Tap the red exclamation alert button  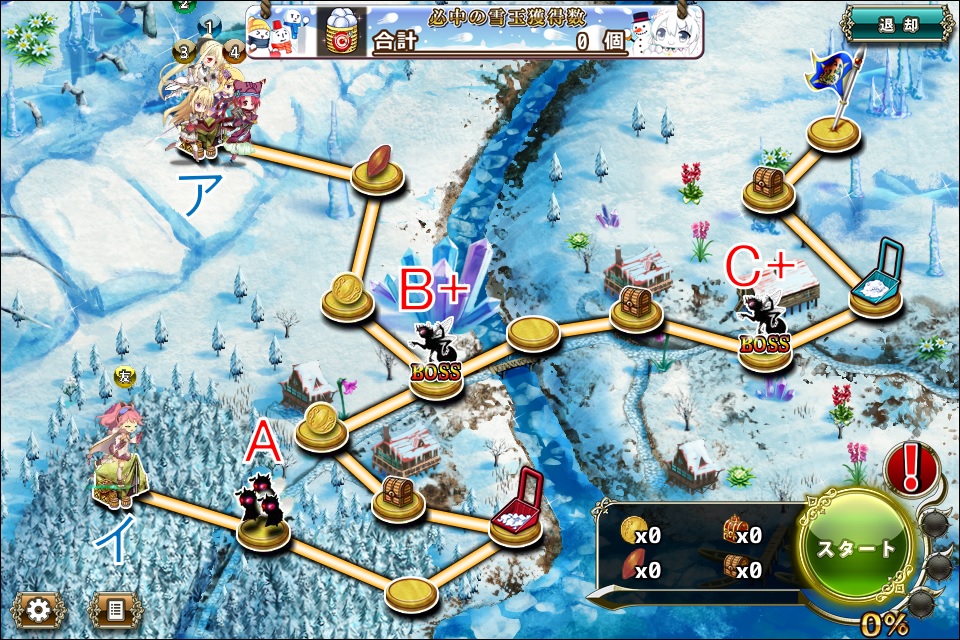click(912, 467)
